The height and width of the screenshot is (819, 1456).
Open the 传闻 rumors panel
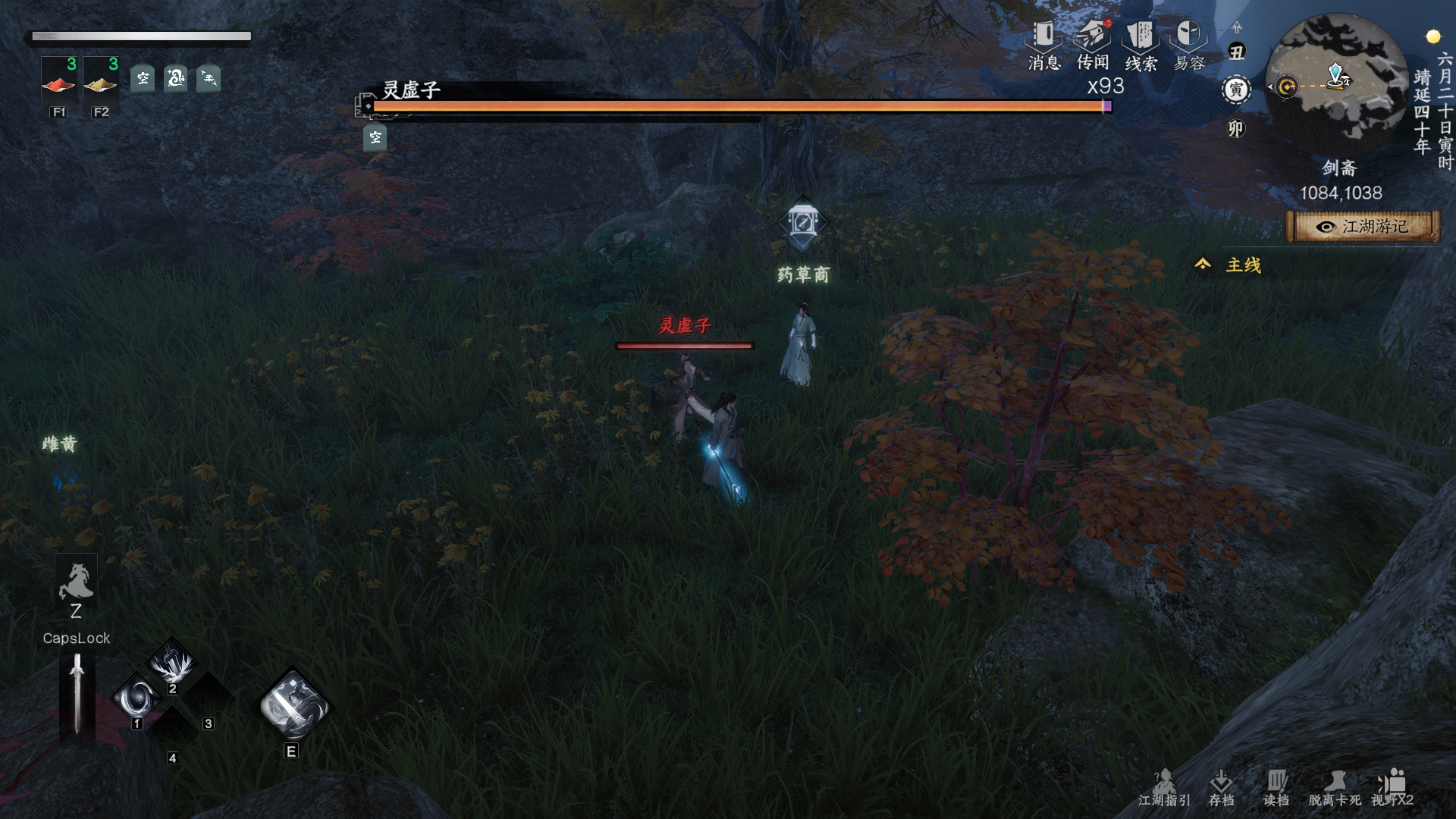(x=1092, y=44)
